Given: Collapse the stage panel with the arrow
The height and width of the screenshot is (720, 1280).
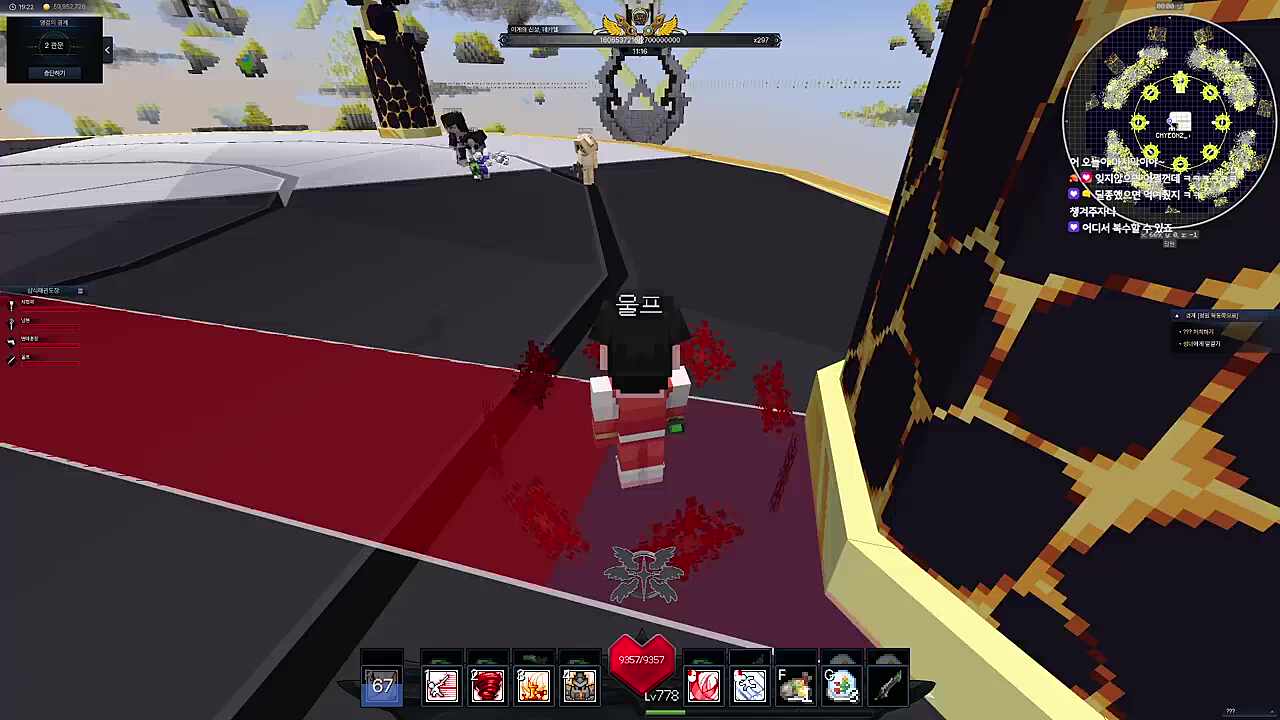Looking at the screenshot, I should pyautogui.click(x=107, y=49).
